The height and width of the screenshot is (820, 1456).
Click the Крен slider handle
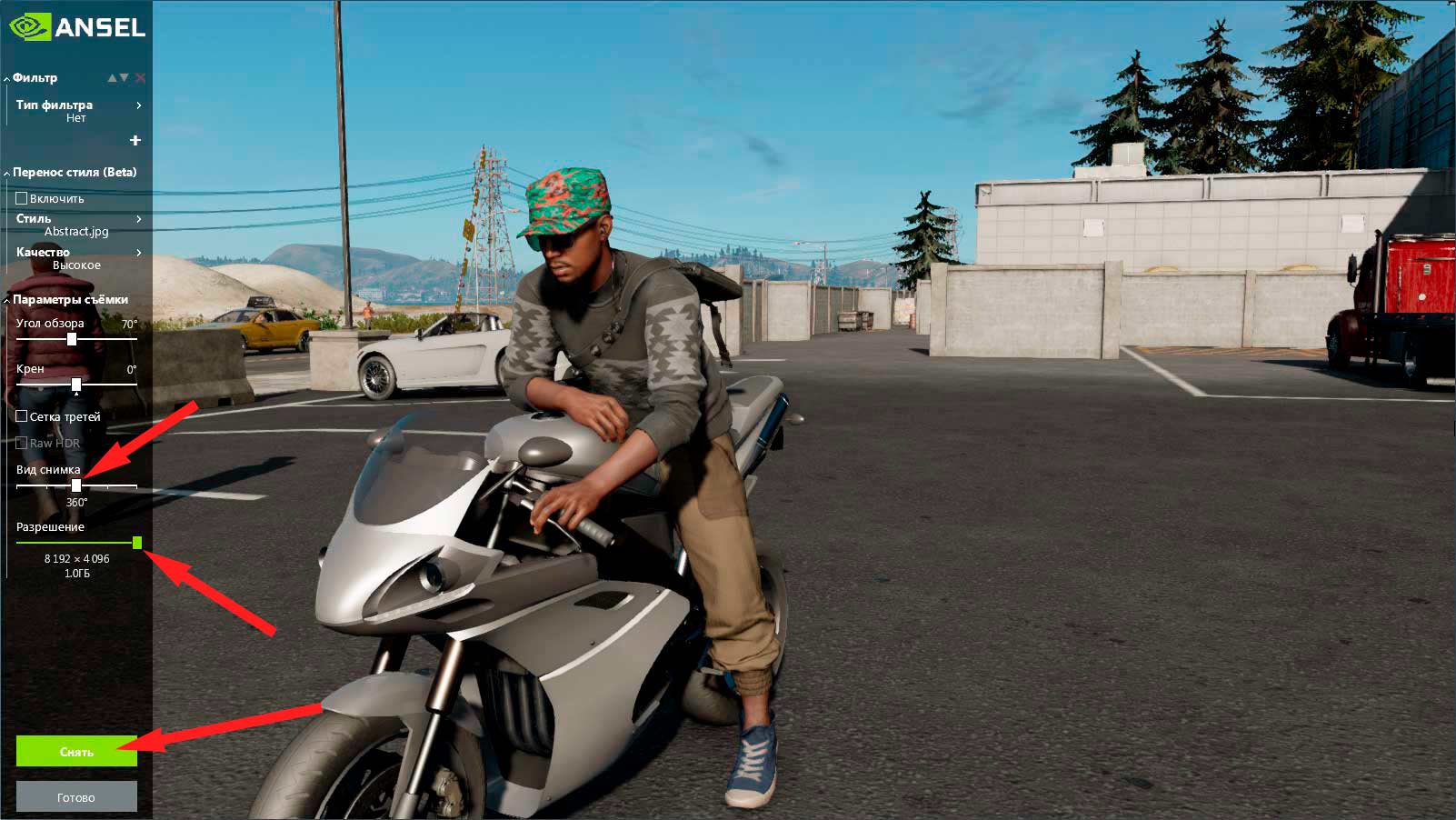pos(75,385)
